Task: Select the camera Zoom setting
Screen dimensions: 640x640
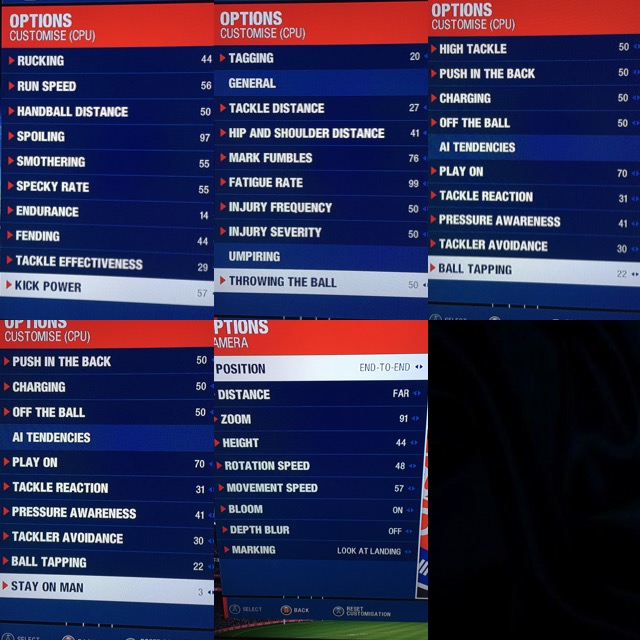Action: pos(320,419)
